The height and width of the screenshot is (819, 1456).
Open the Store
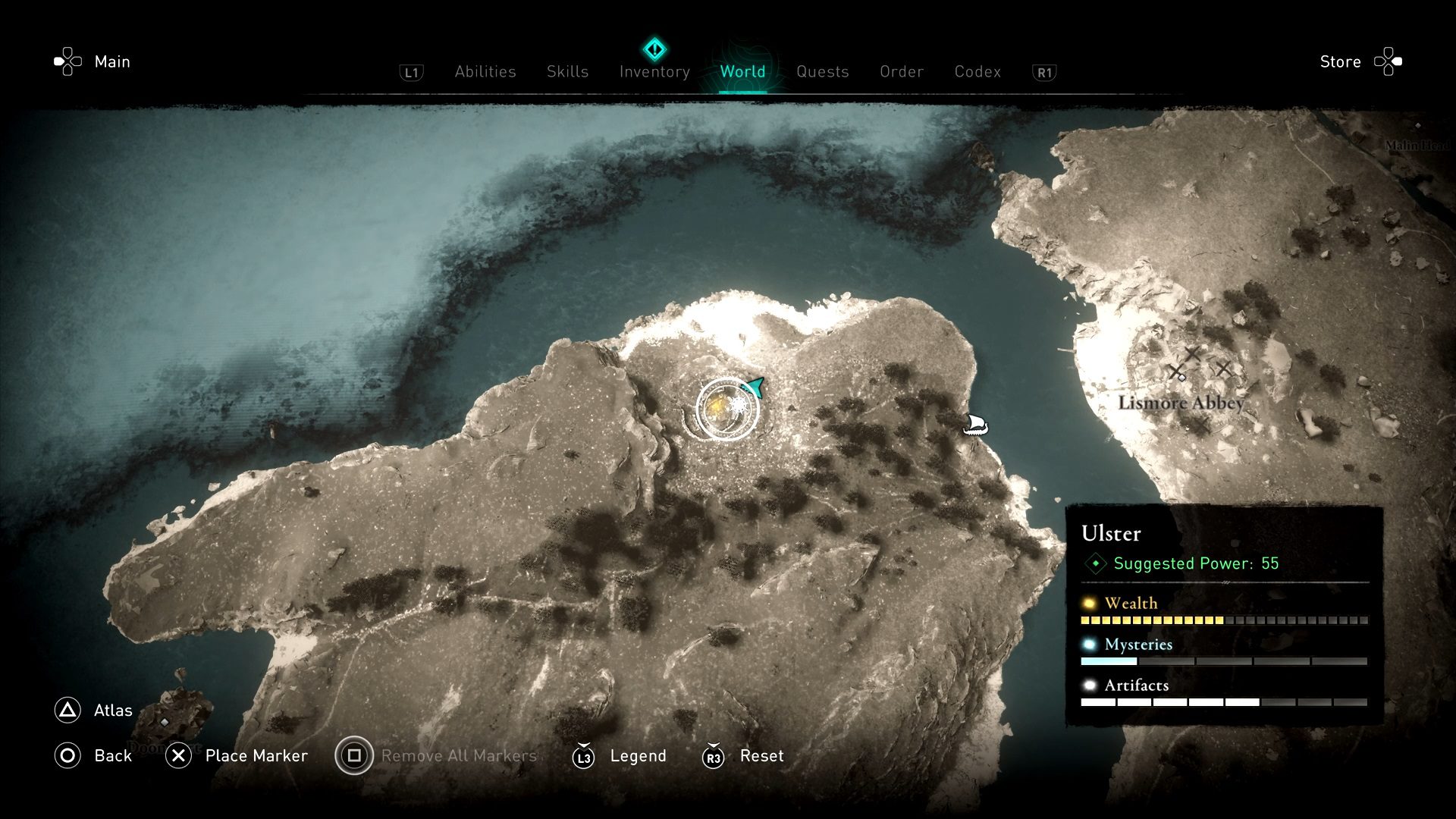1340,61
